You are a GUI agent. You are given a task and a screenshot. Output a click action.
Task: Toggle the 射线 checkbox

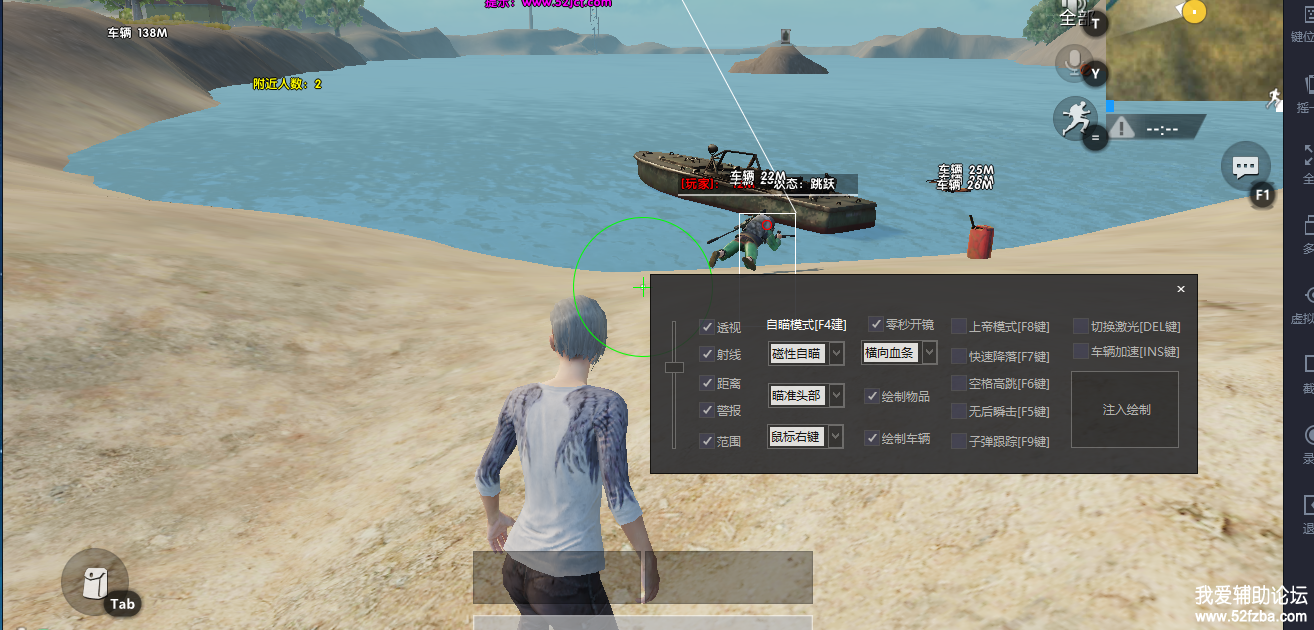(707, 354)
